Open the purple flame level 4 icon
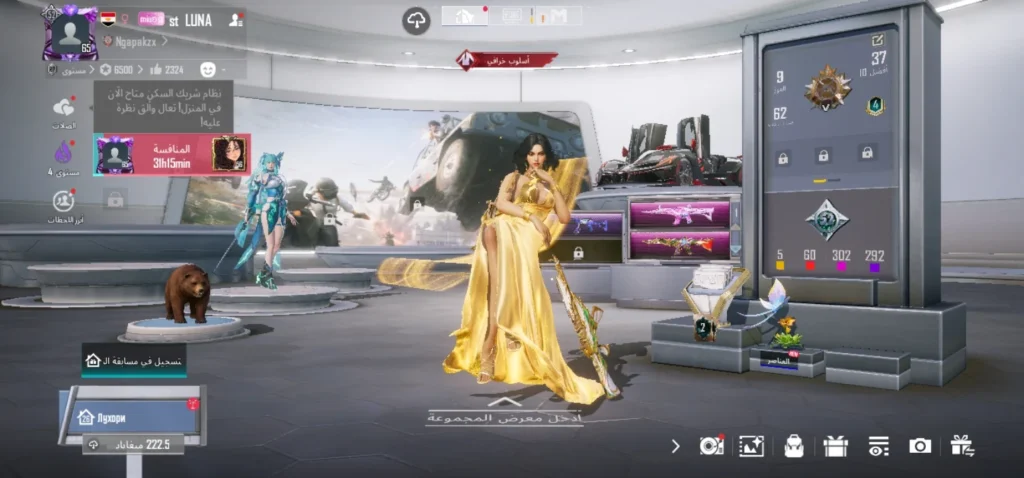1024x478 pixels. click(x=63, y=154)
